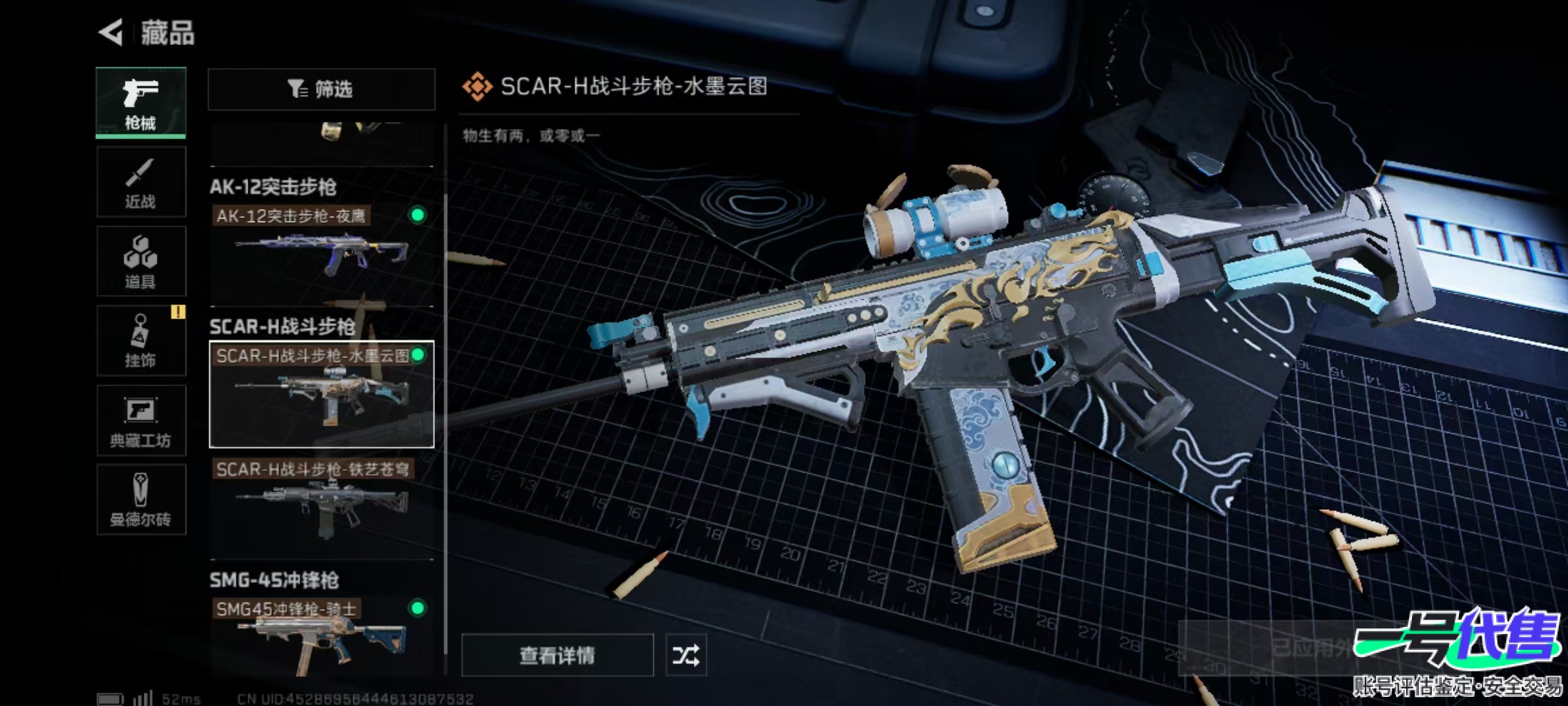Switch to the 曼德尔砖 tab
The width and height of the screenshot is (1568, 706).
tap(140, 500)
